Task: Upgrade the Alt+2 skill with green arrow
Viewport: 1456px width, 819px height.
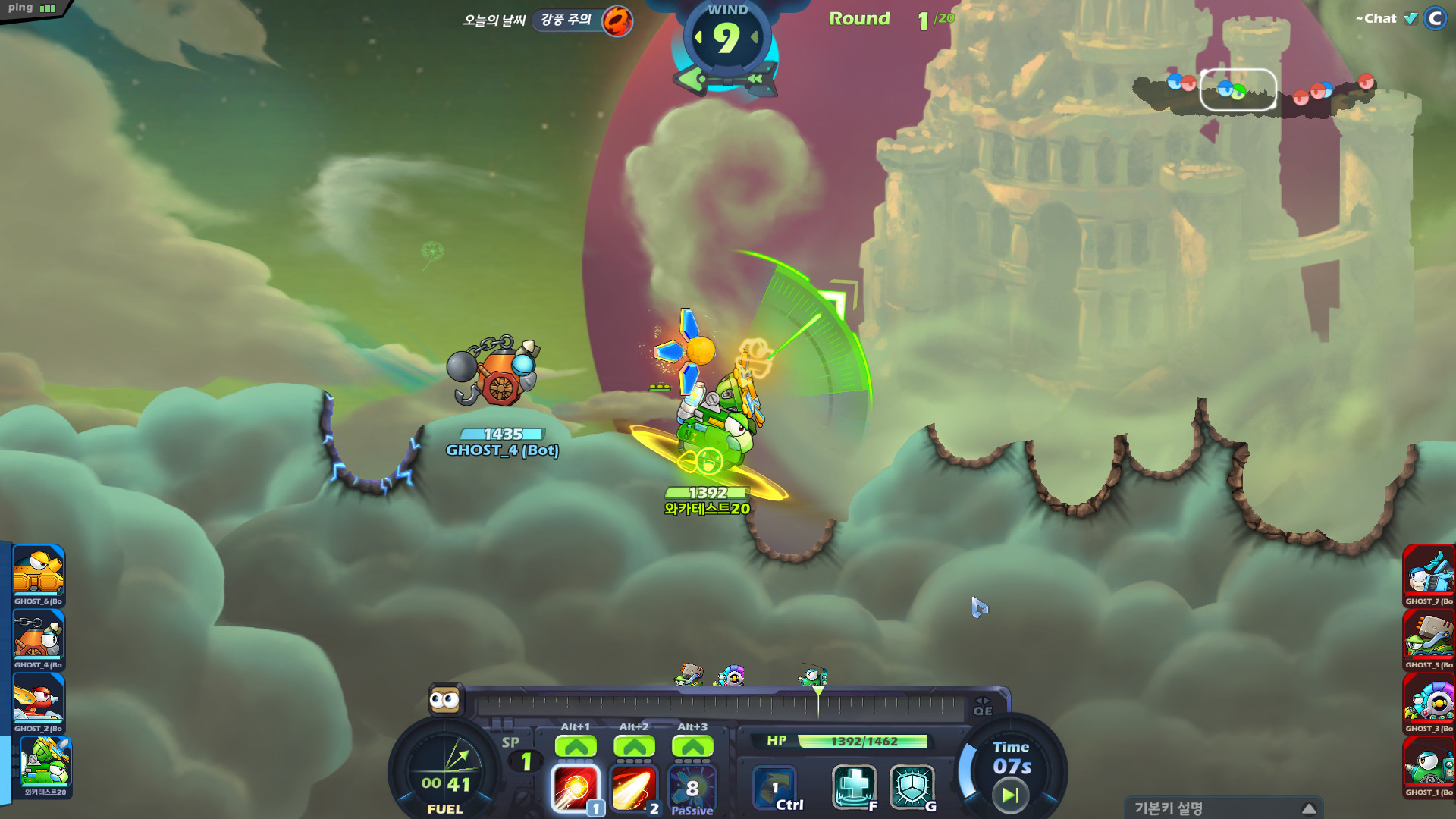Action: click(634, 747)
